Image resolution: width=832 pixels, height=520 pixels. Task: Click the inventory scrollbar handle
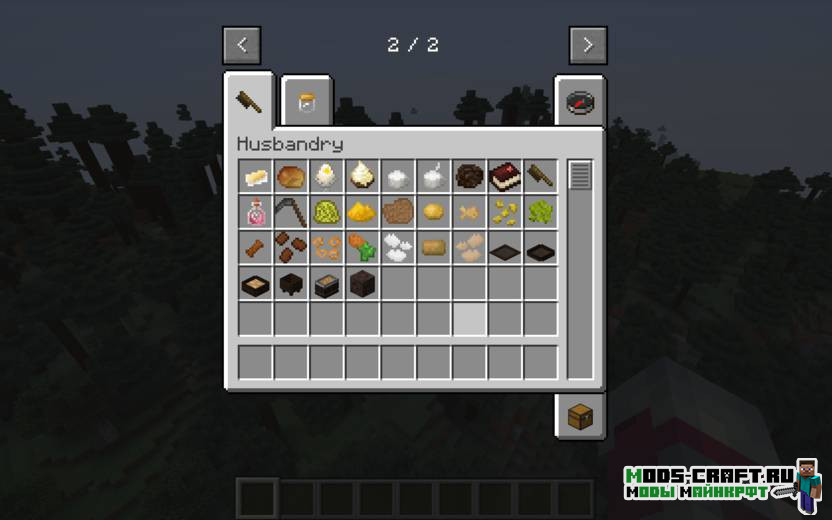pyautogui.click(x=580, y=176)
